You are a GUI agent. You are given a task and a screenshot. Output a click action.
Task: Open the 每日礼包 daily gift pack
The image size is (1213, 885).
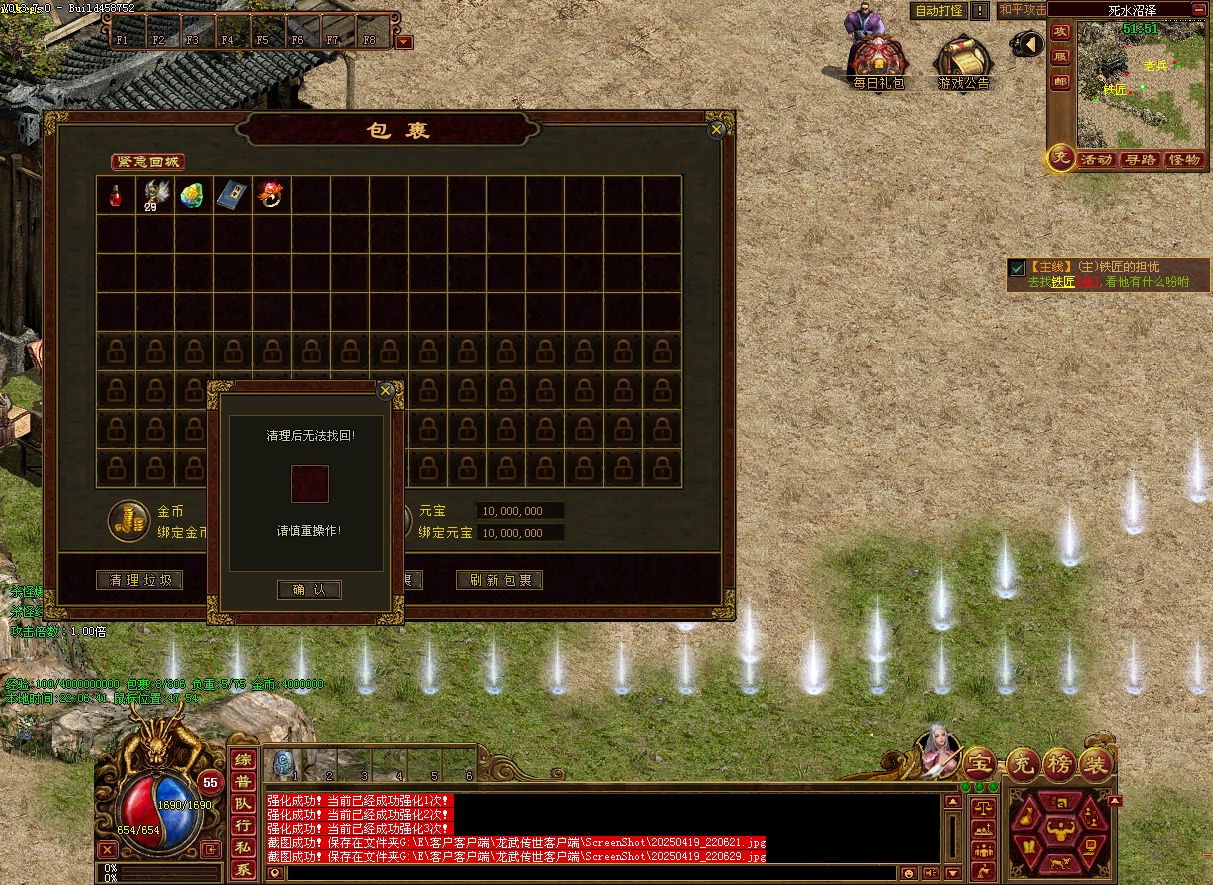(878, 62)
